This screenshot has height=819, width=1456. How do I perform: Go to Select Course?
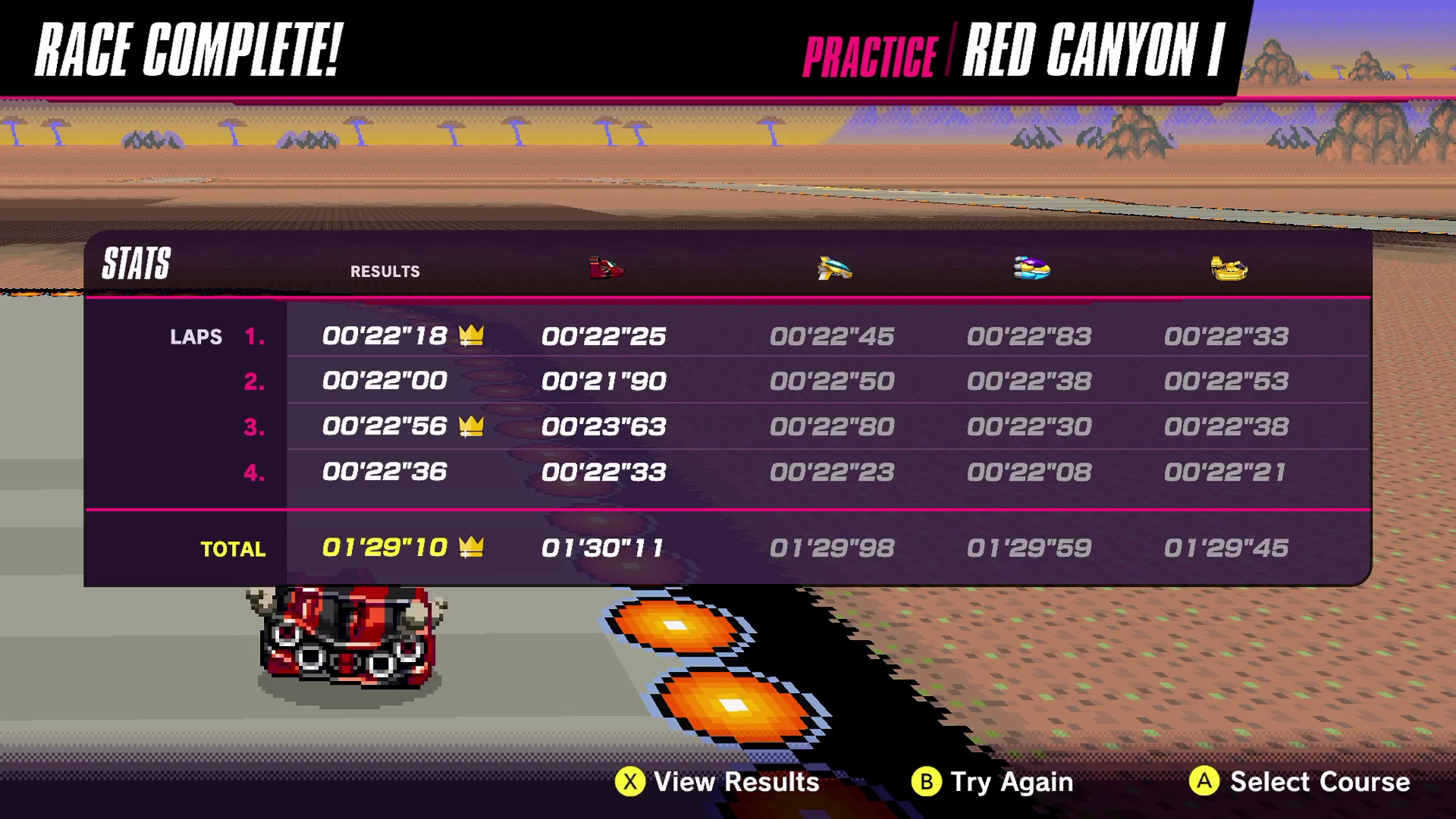[x=1300, y=782]
